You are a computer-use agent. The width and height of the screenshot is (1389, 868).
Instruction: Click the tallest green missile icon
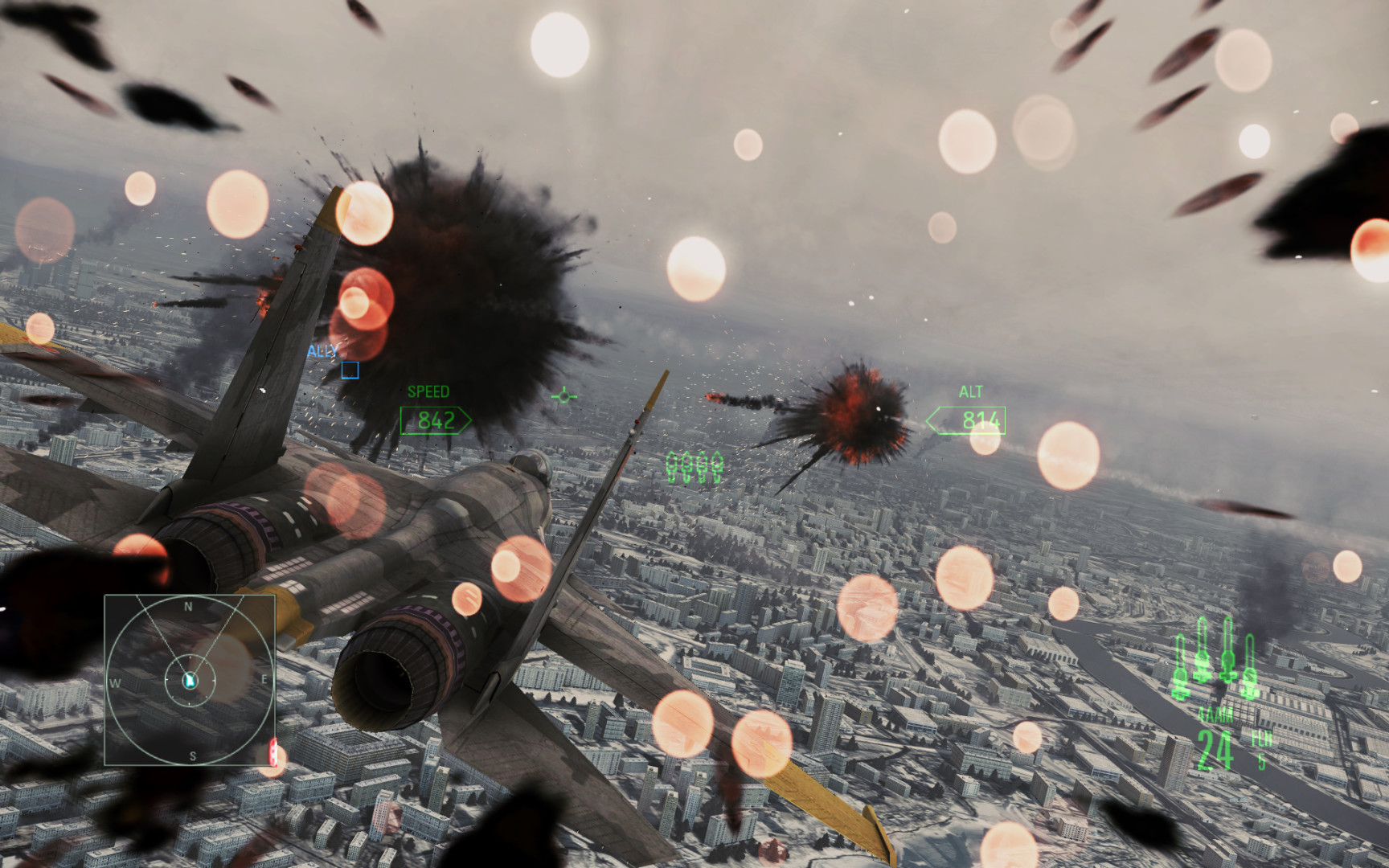coord(1227,651)
